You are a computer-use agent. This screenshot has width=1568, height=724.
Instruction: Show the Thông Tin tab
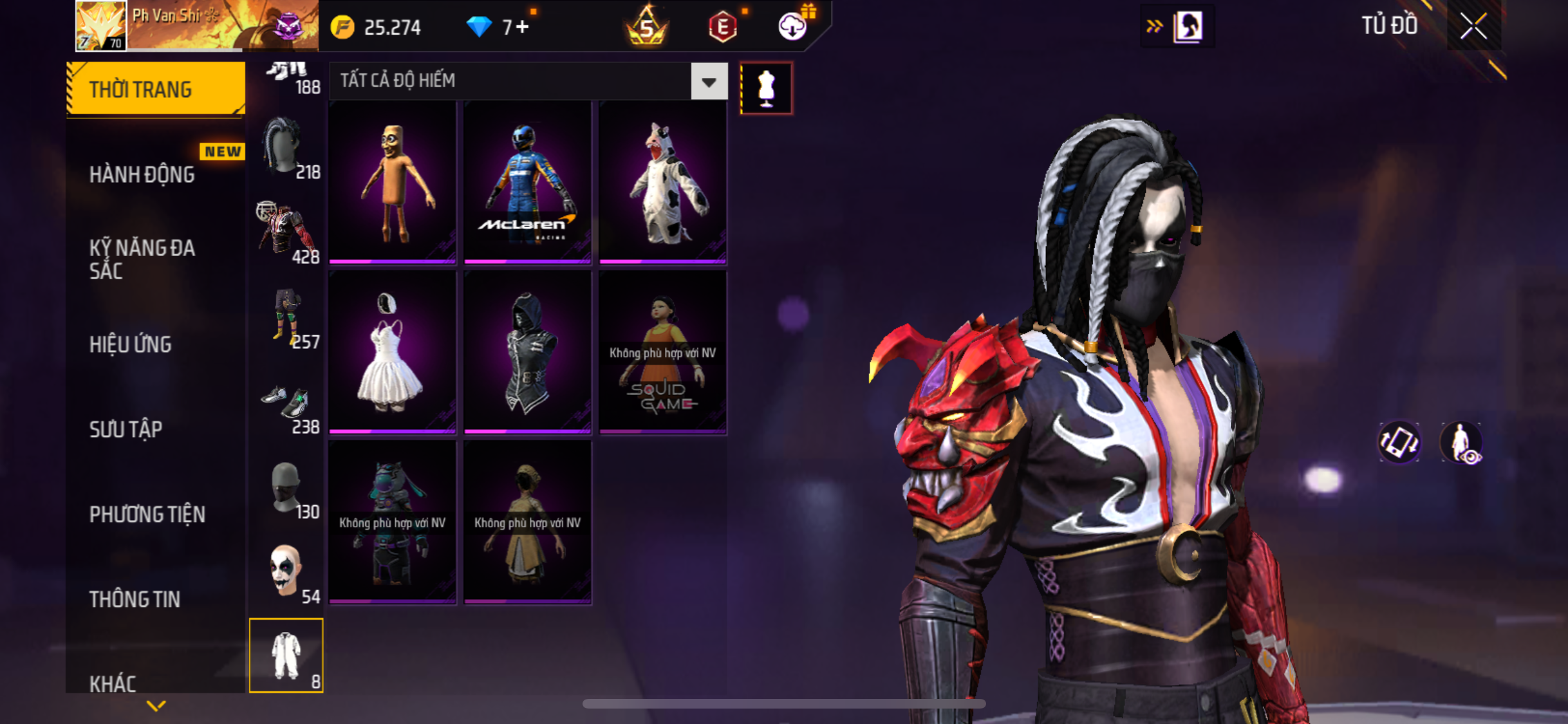[135, 599]
